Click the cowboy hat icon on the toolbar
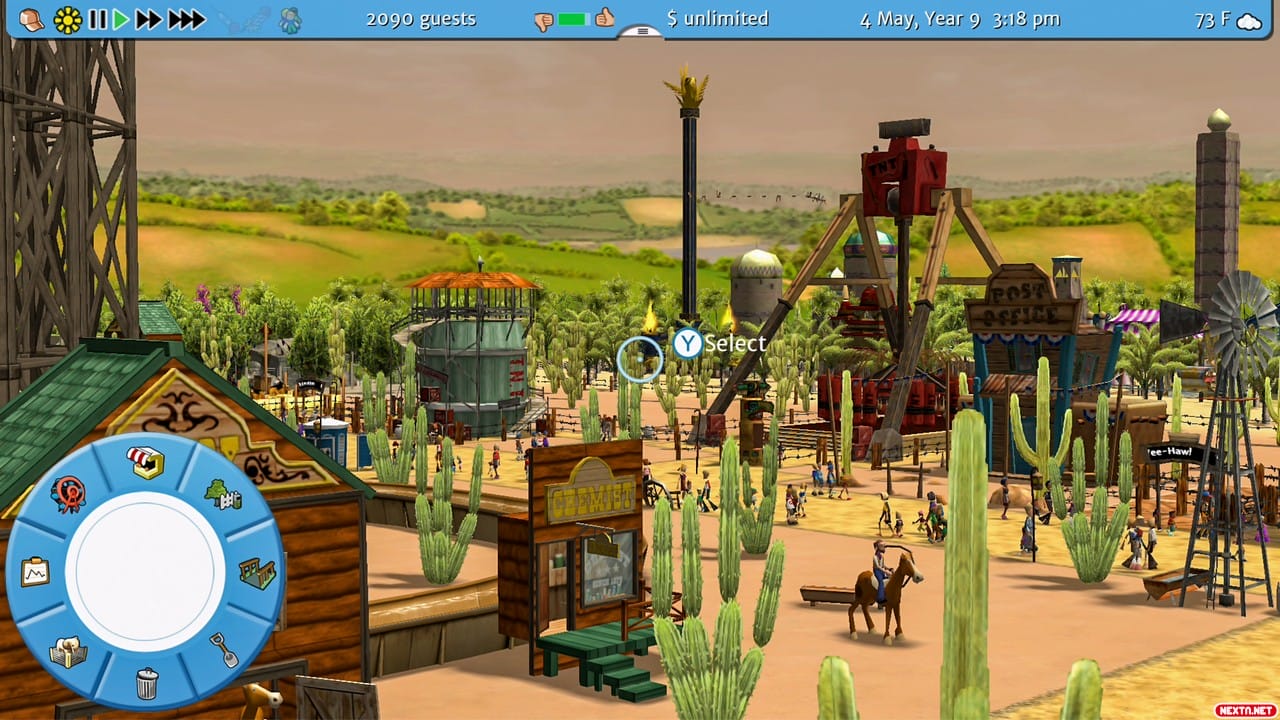Image resolution: width=1280 pixels, height=720 pixels. (32, 19)
